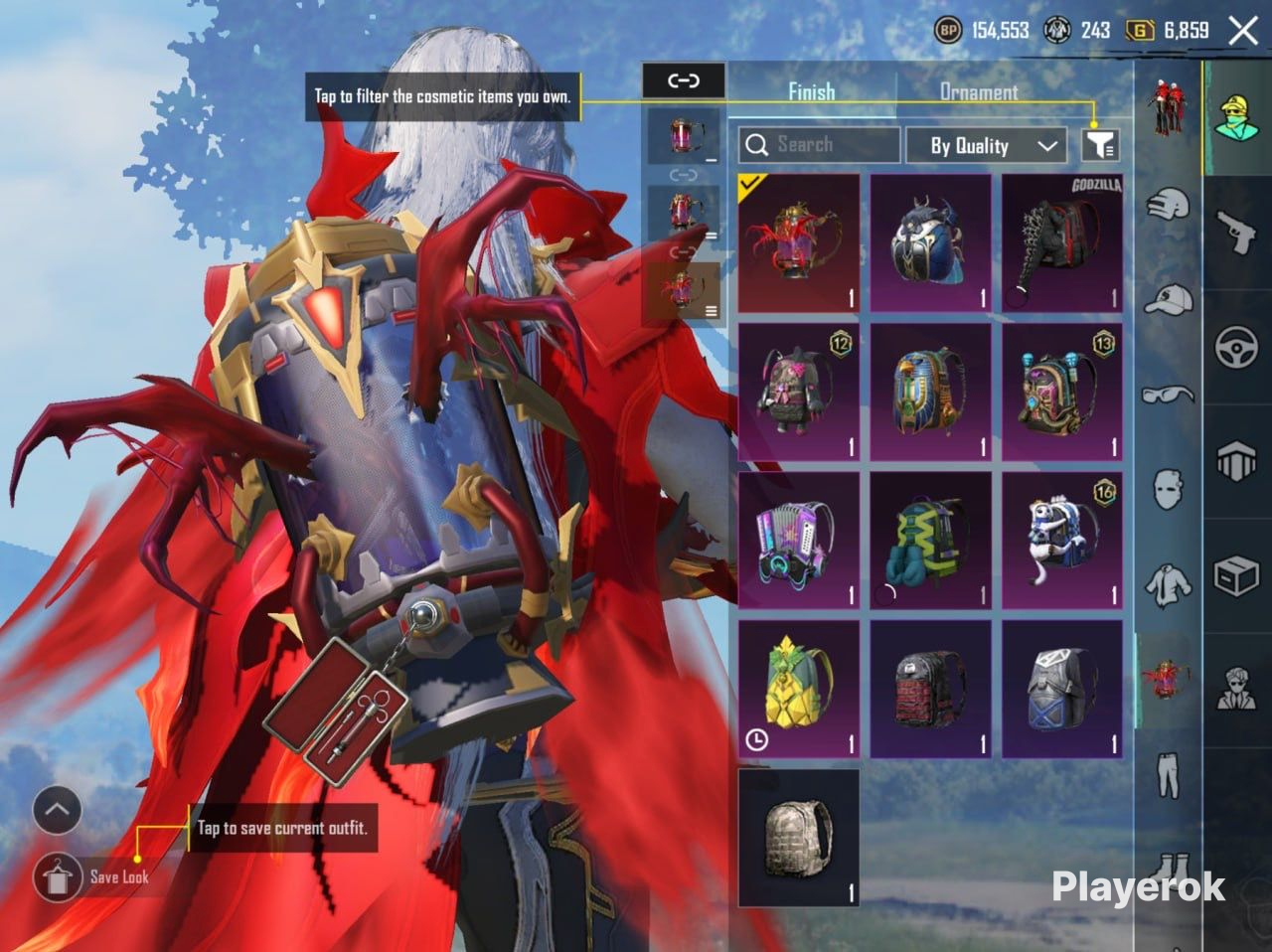Toggle the owned items filter
The width and height of the screenshot is (1272, 952).
click(x=1100, y=145)
